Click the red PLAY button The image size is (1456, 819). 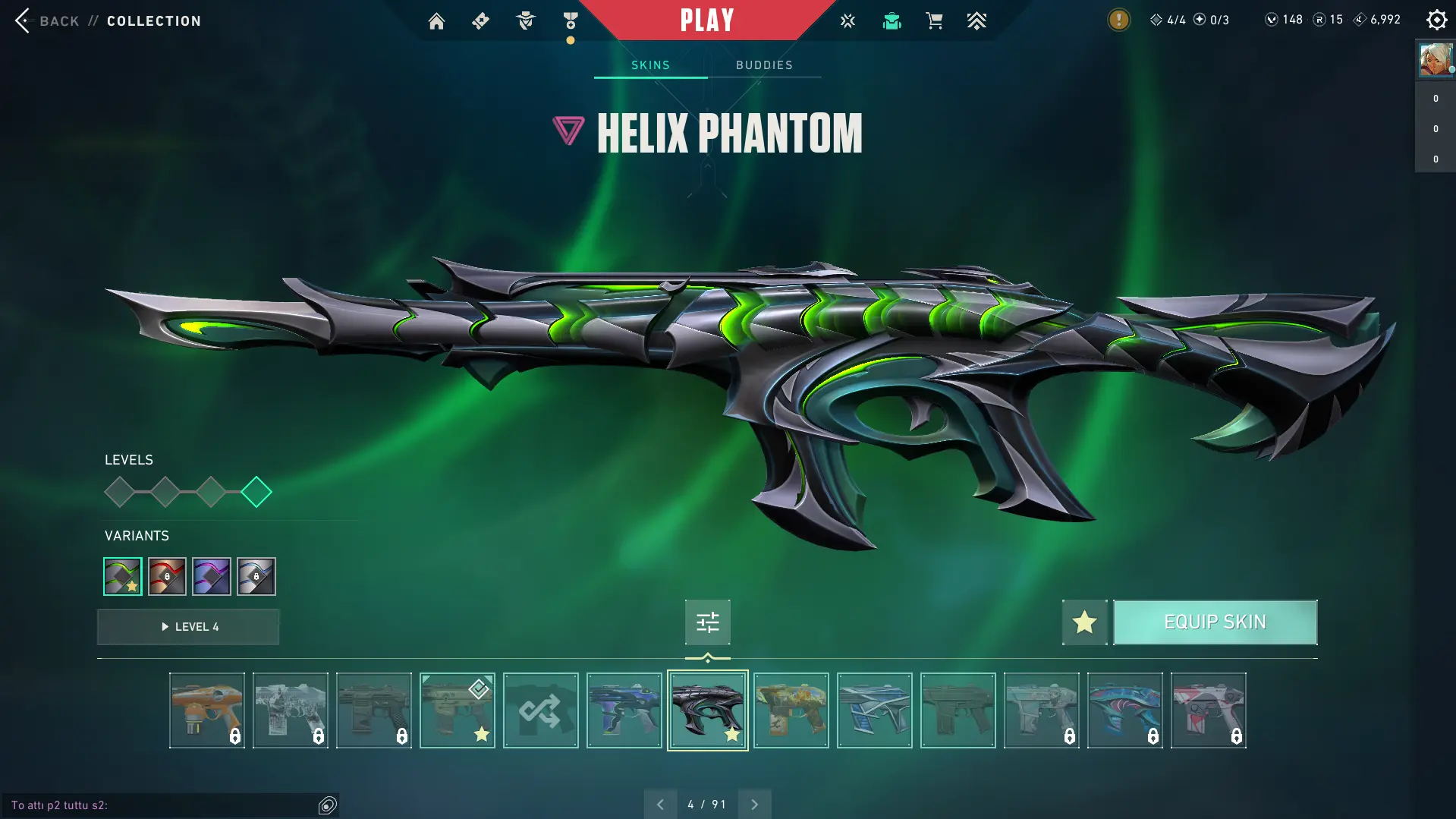pyautogui.click(x=706, y=20)
